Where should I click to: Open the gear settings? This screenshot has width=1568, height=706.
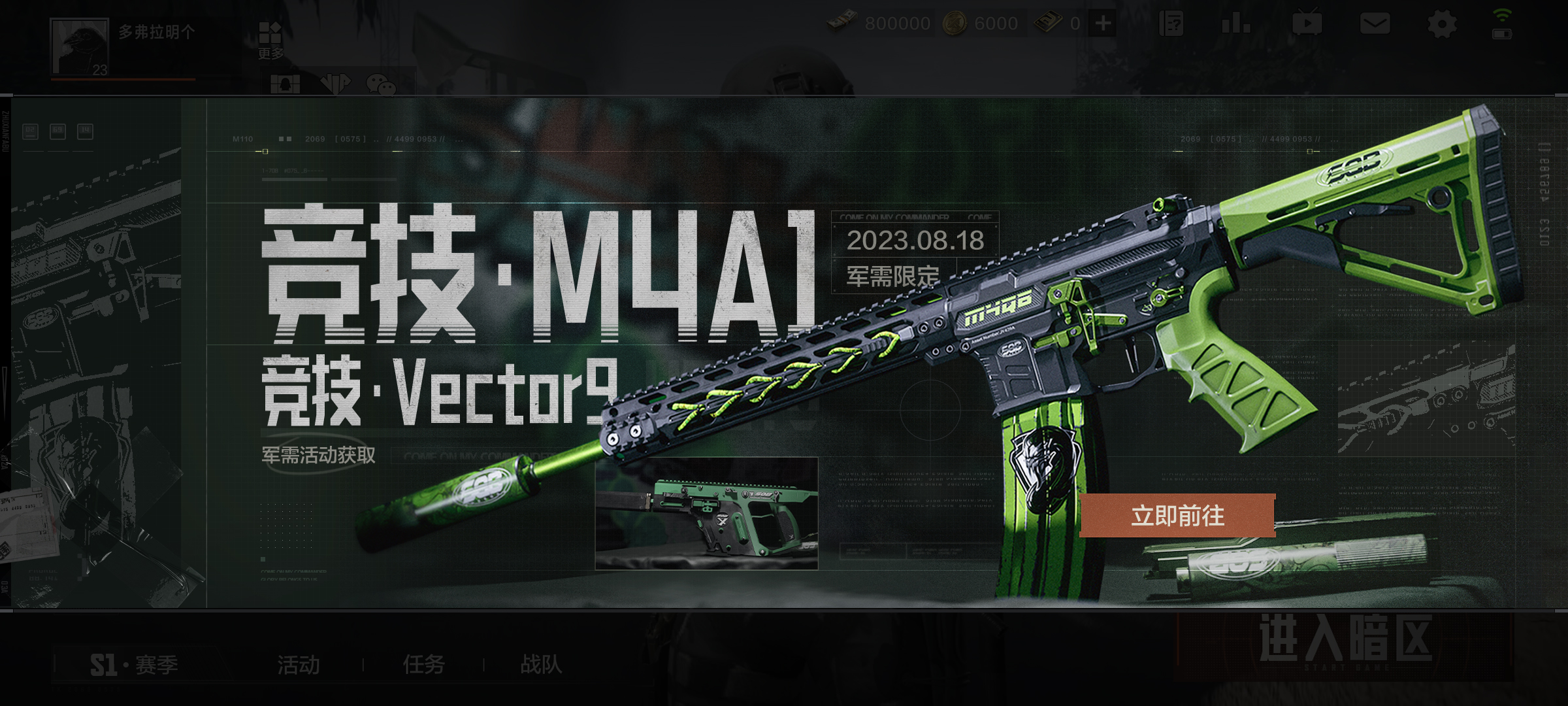[x=1441, y=25]
